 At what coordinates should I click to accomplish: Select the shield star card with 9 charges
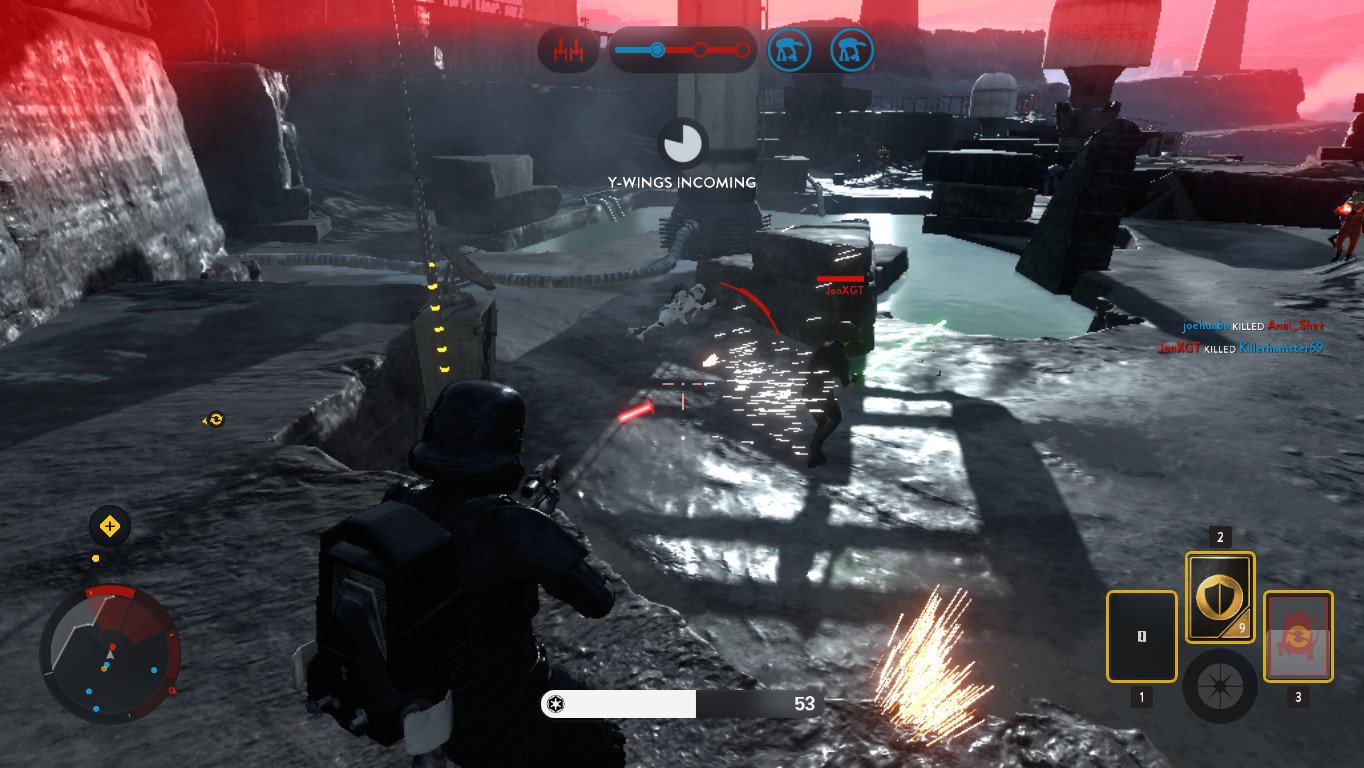[1219, 597]
